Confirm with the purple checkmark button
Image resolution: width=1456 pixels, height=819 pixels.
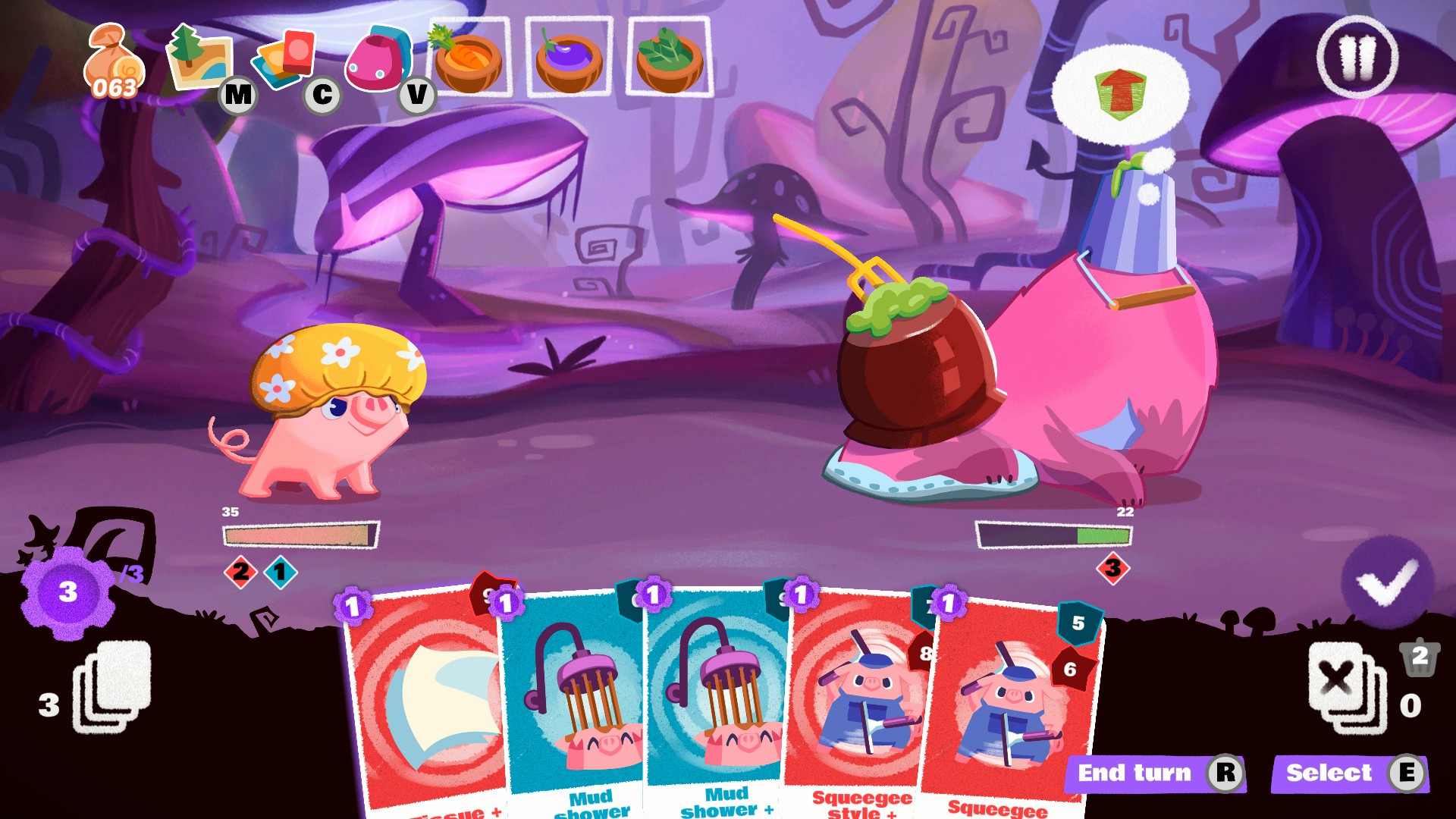[x=1387, y=582]
